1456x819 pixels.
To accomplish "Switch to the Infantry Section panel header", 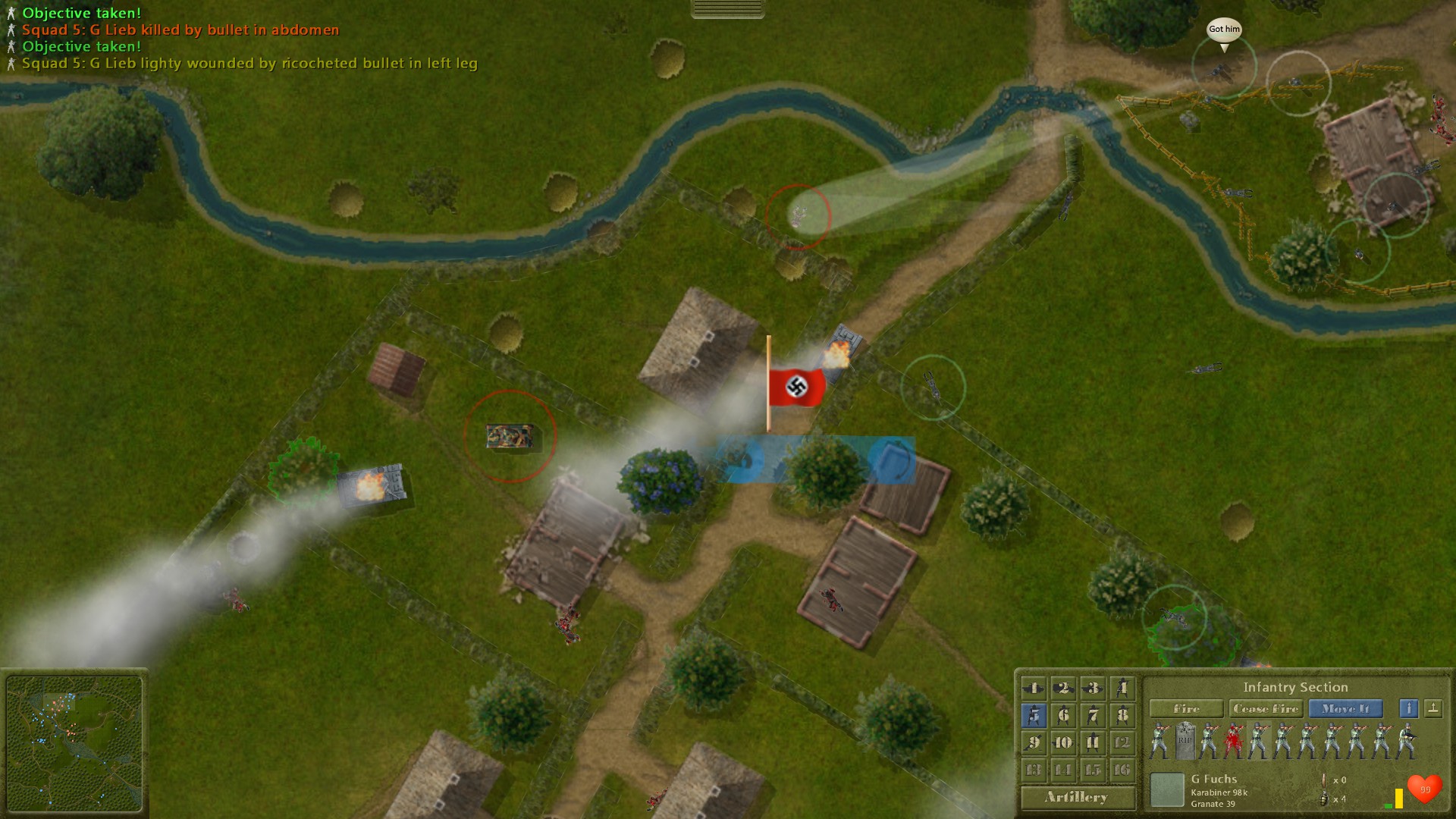I will pos(1297,688).
